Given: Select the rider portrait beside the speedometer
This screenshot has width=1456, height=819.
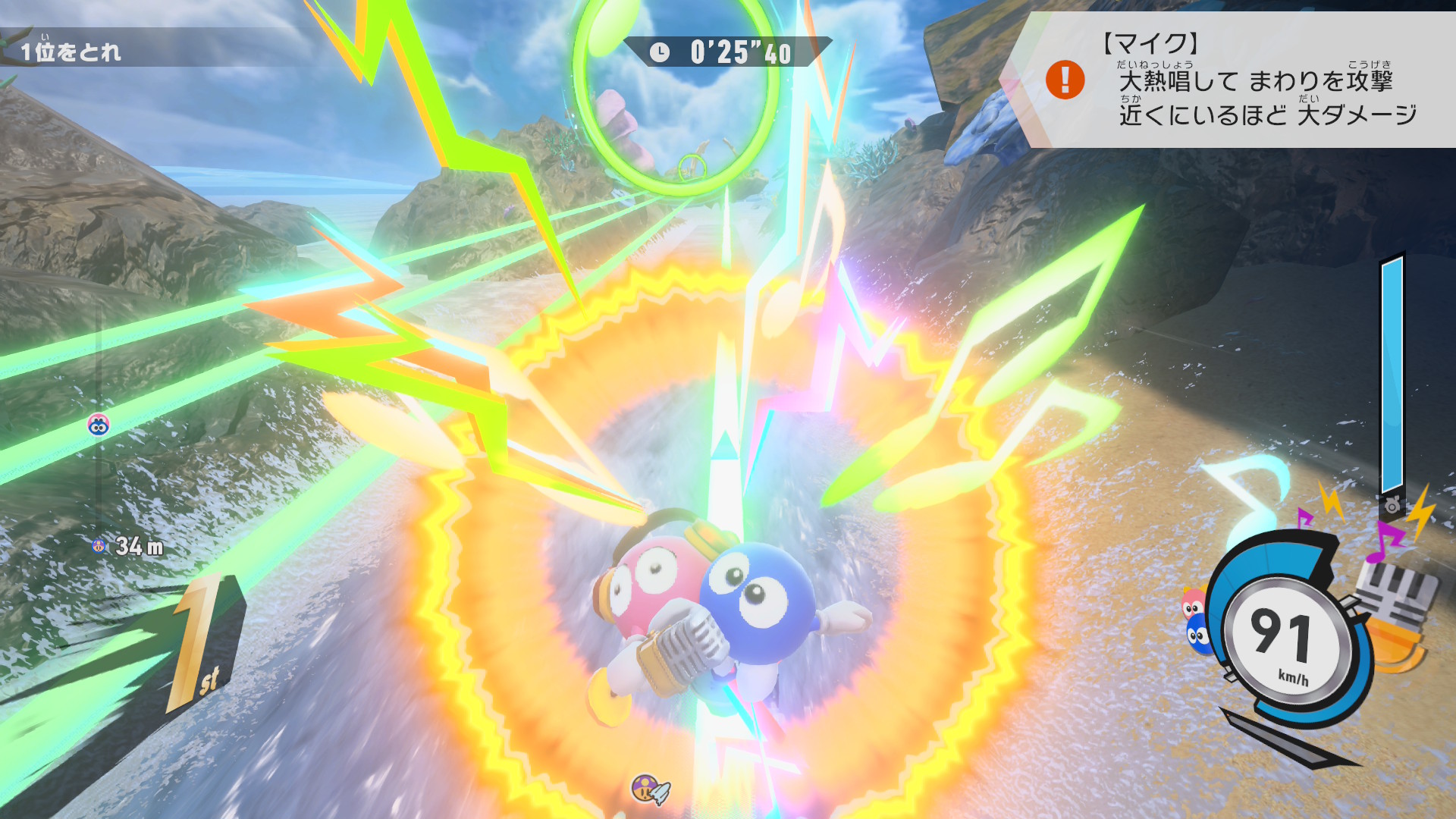Looking at the screenshot, I should click(1196, 620).
